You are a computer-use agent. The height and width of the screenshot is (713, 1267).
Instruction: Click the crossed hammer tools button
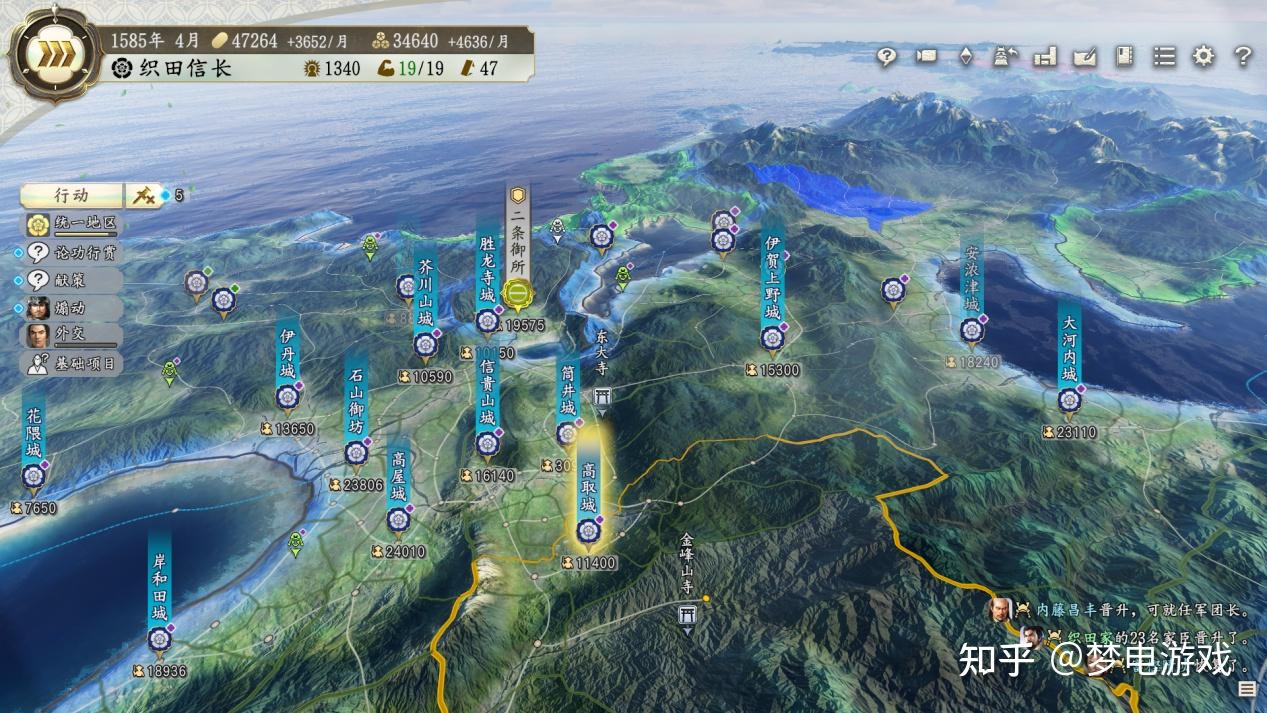[x=145, y=196]
